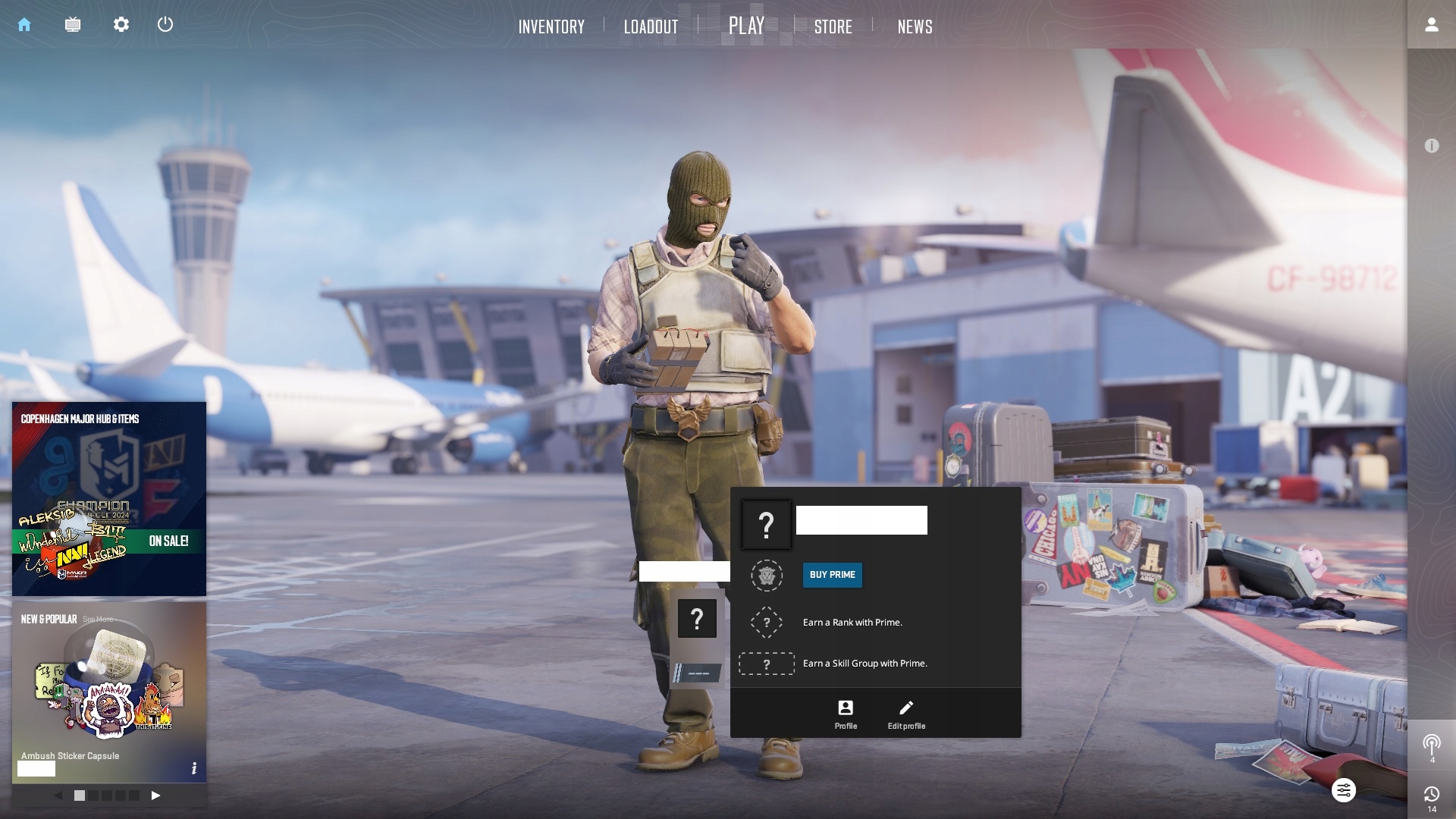Screen dimensions: 1456x819
Task: Visit the Store tab
Action: 833,27
